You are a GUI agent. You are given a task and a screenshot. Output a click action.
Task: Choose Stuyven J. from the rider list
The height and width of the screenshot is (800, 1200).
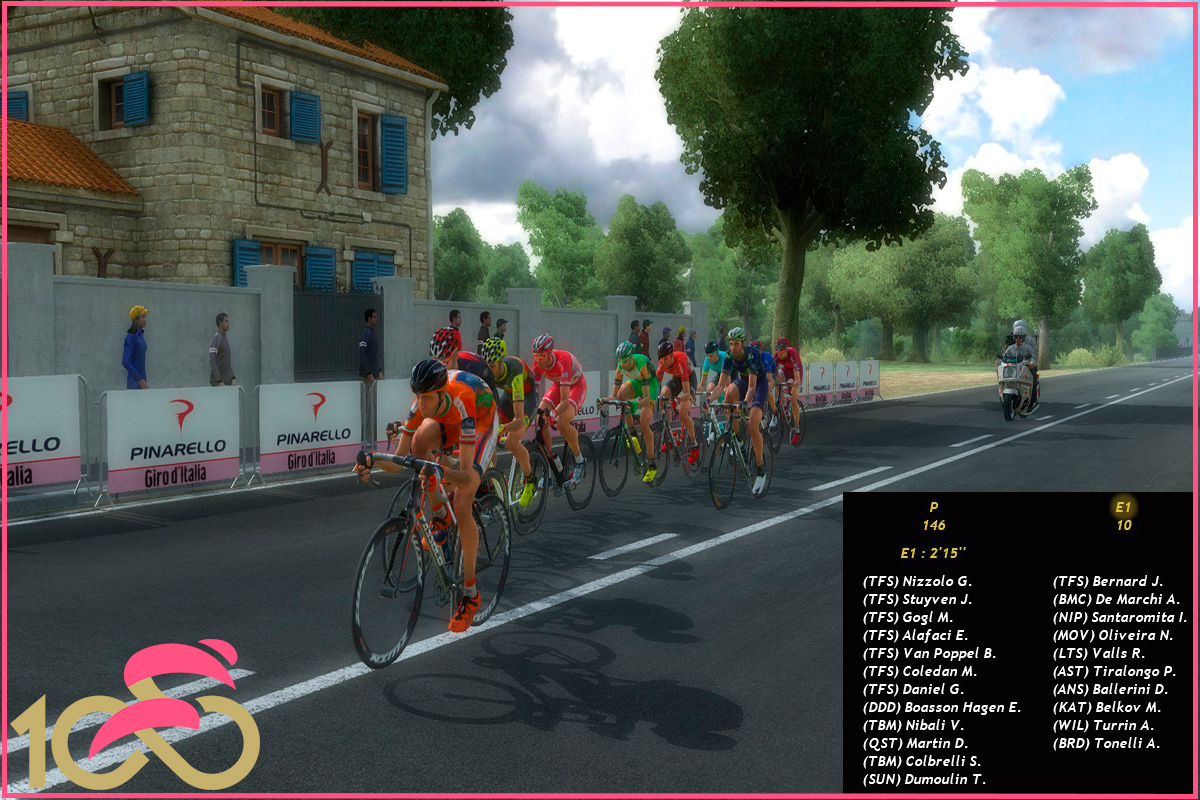(917, 599)
